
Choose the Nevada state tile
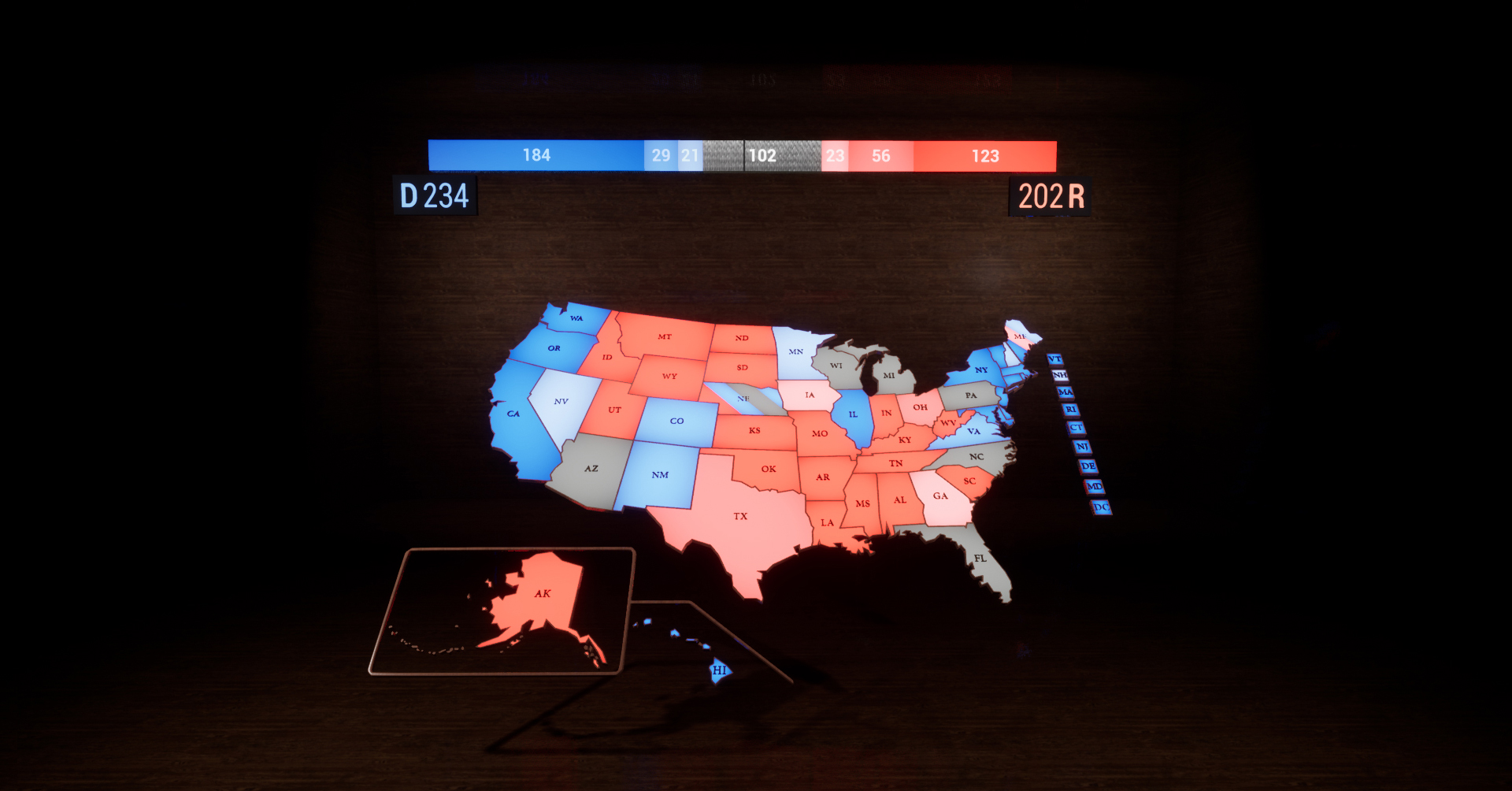point(561,402)
